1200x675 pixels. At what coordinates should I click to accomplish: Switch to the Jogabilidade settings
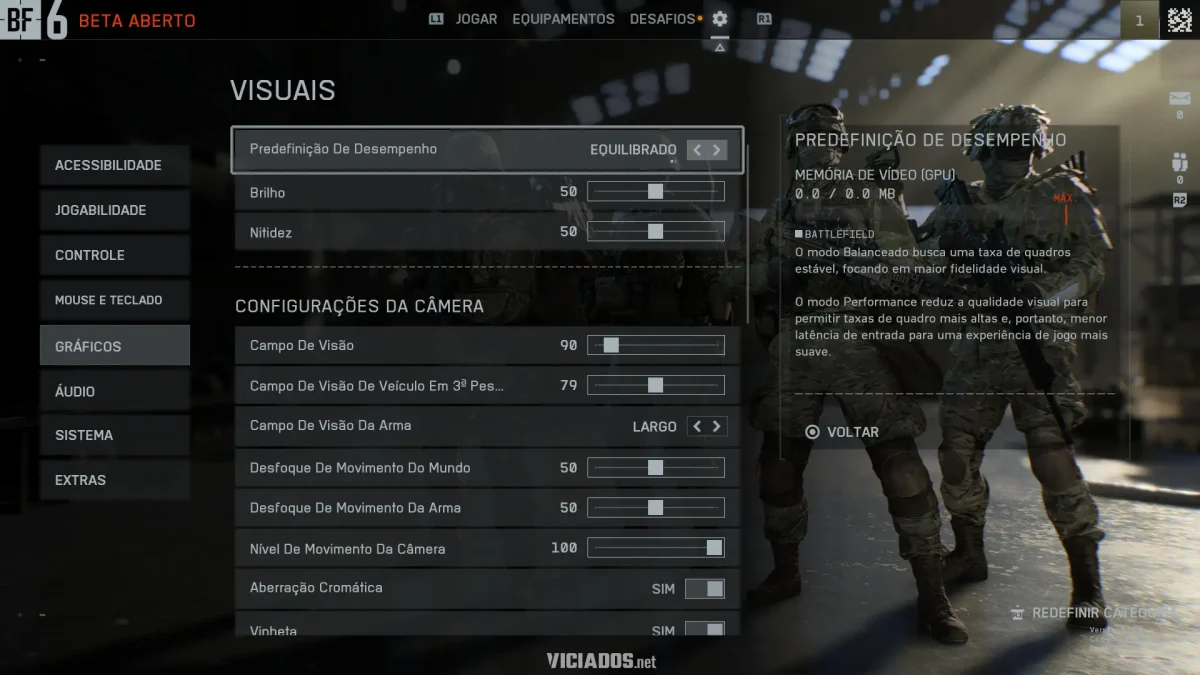click(x=114, y=210)
